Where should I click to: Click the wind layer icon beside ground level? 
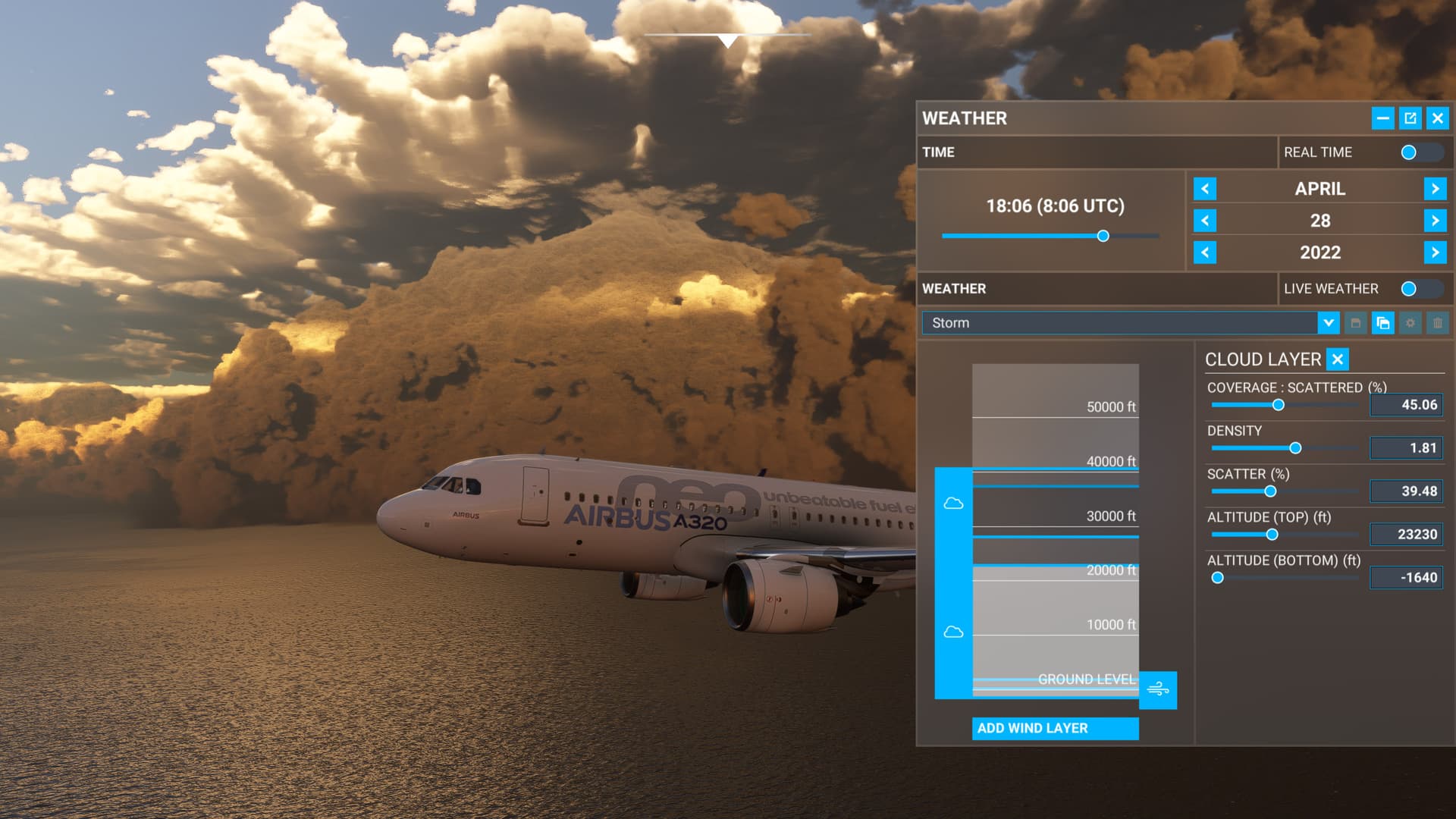click(1159, 689)
